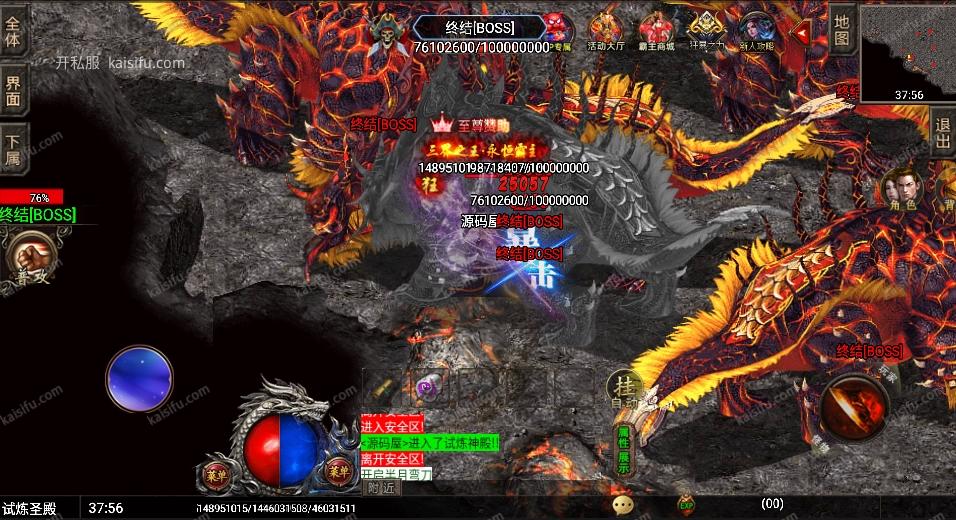Open the 地图 map button
The height and width of the screenshot is (520, 956).
coord(842,30)
